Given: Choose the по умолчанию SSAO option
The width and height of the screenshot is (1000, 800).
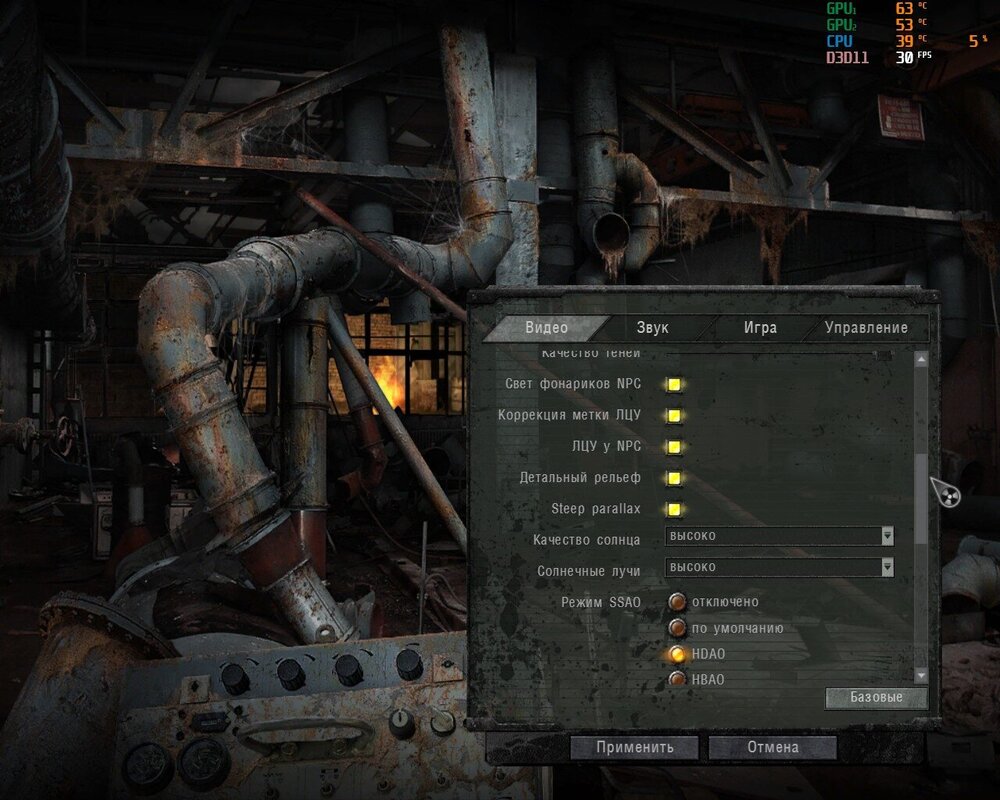Looking at the screenshot, I should click(678, 628).
